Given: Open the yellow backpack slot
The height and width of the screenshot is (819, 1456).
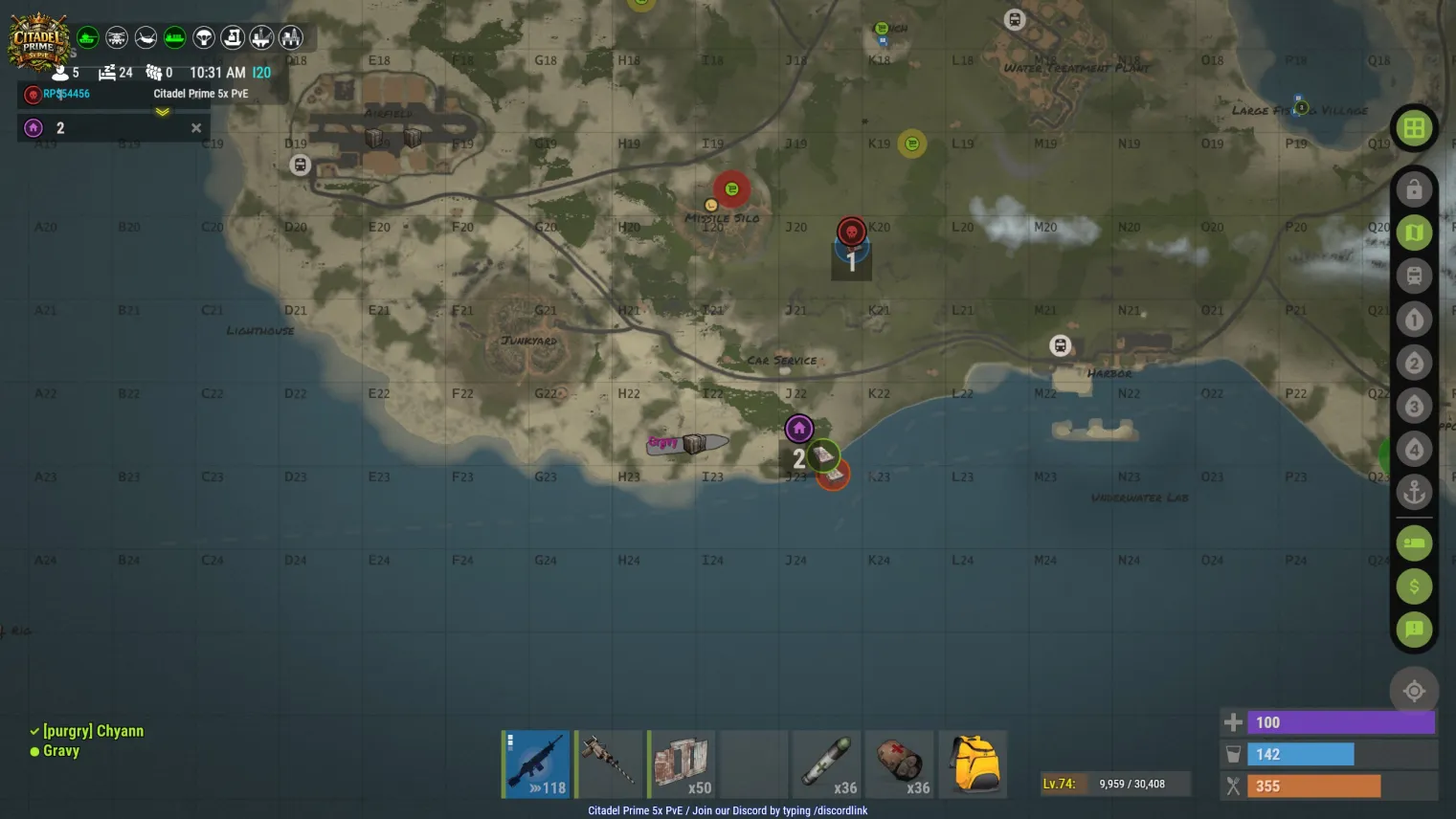Looking at the screenshot, I should click(x=974, y=764).
